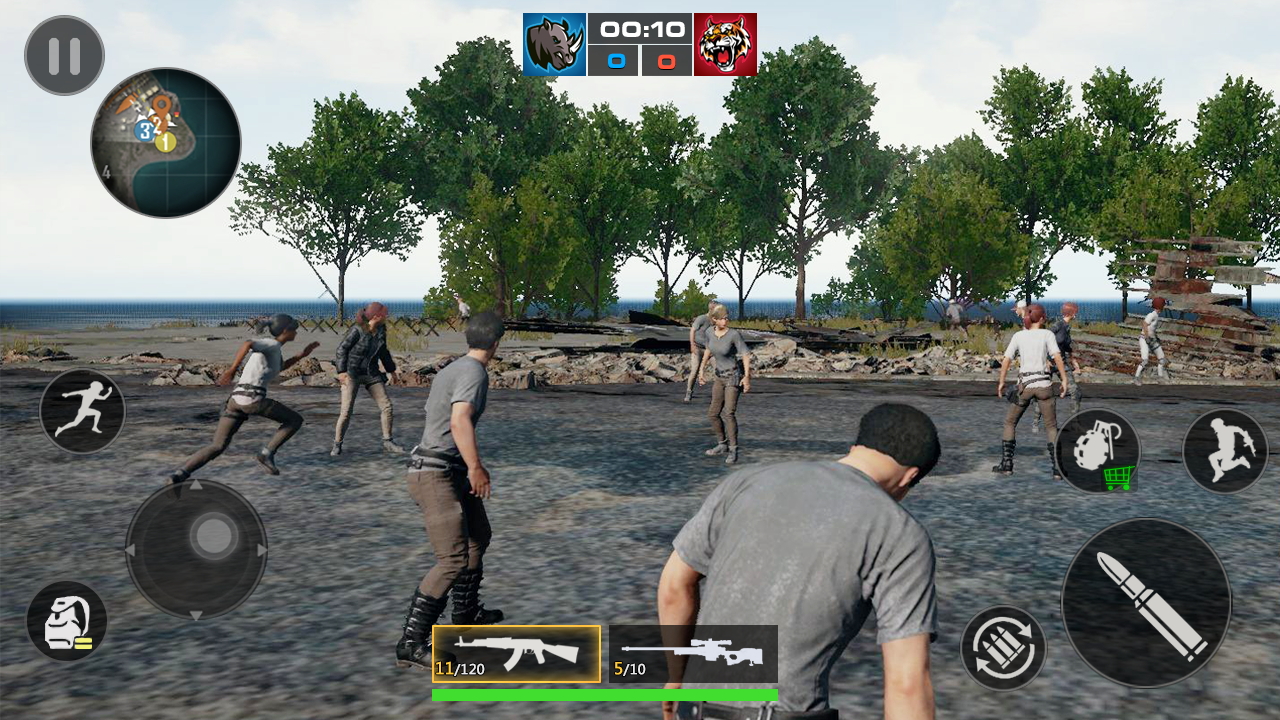Tap the blue team score of 0
The width and height of the screenshot is (1280, 720).
614,60
